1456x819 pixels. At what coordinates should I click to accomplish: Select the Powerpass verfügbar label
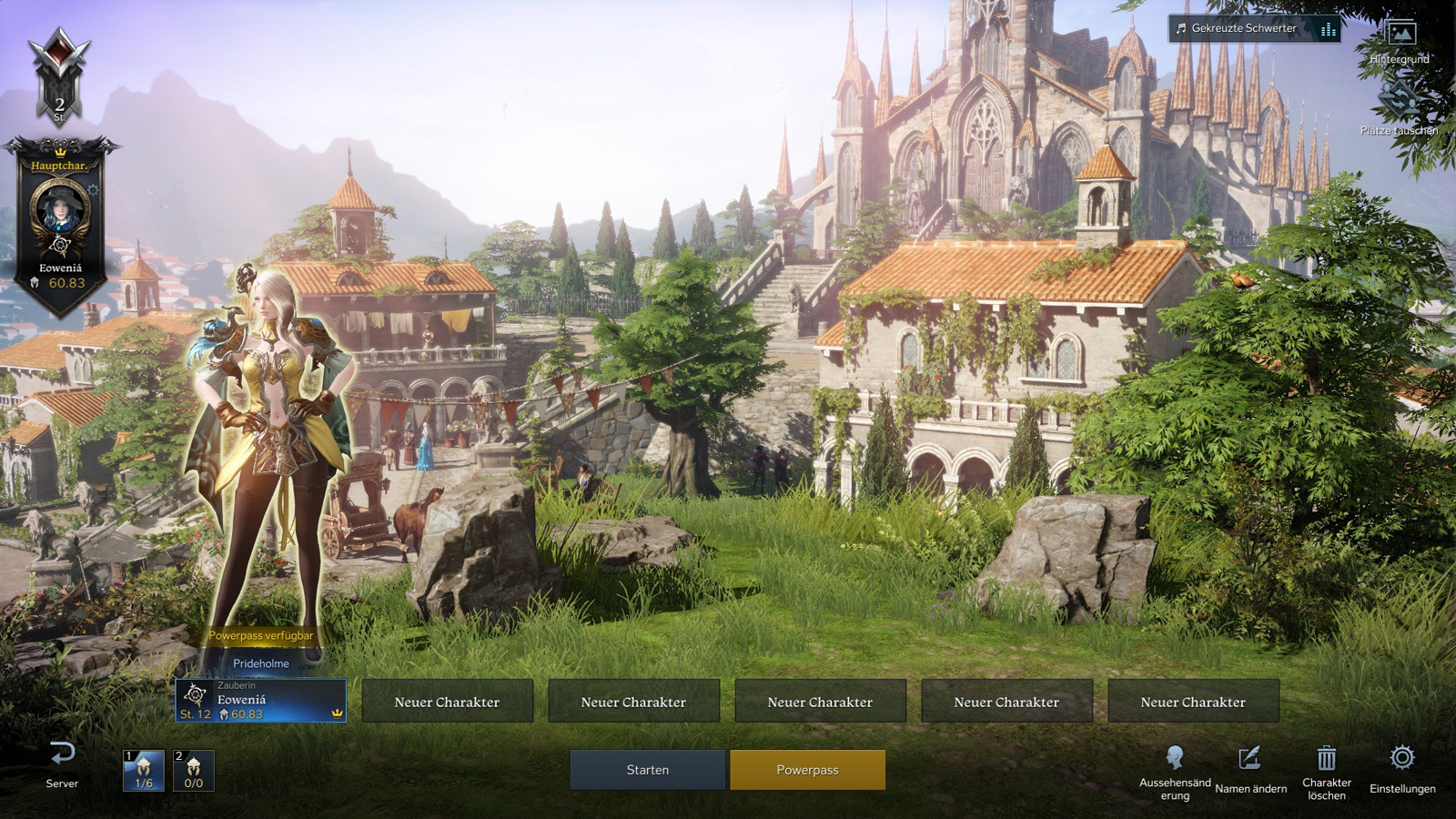pyautogui.click(x=260, y=636)
